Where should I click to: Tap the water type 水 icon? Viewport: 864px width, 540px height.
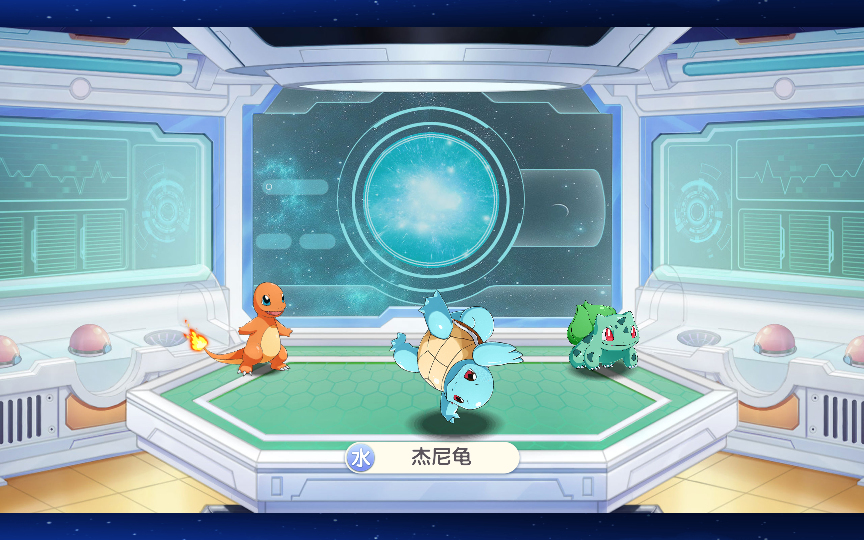coord(360,458)
